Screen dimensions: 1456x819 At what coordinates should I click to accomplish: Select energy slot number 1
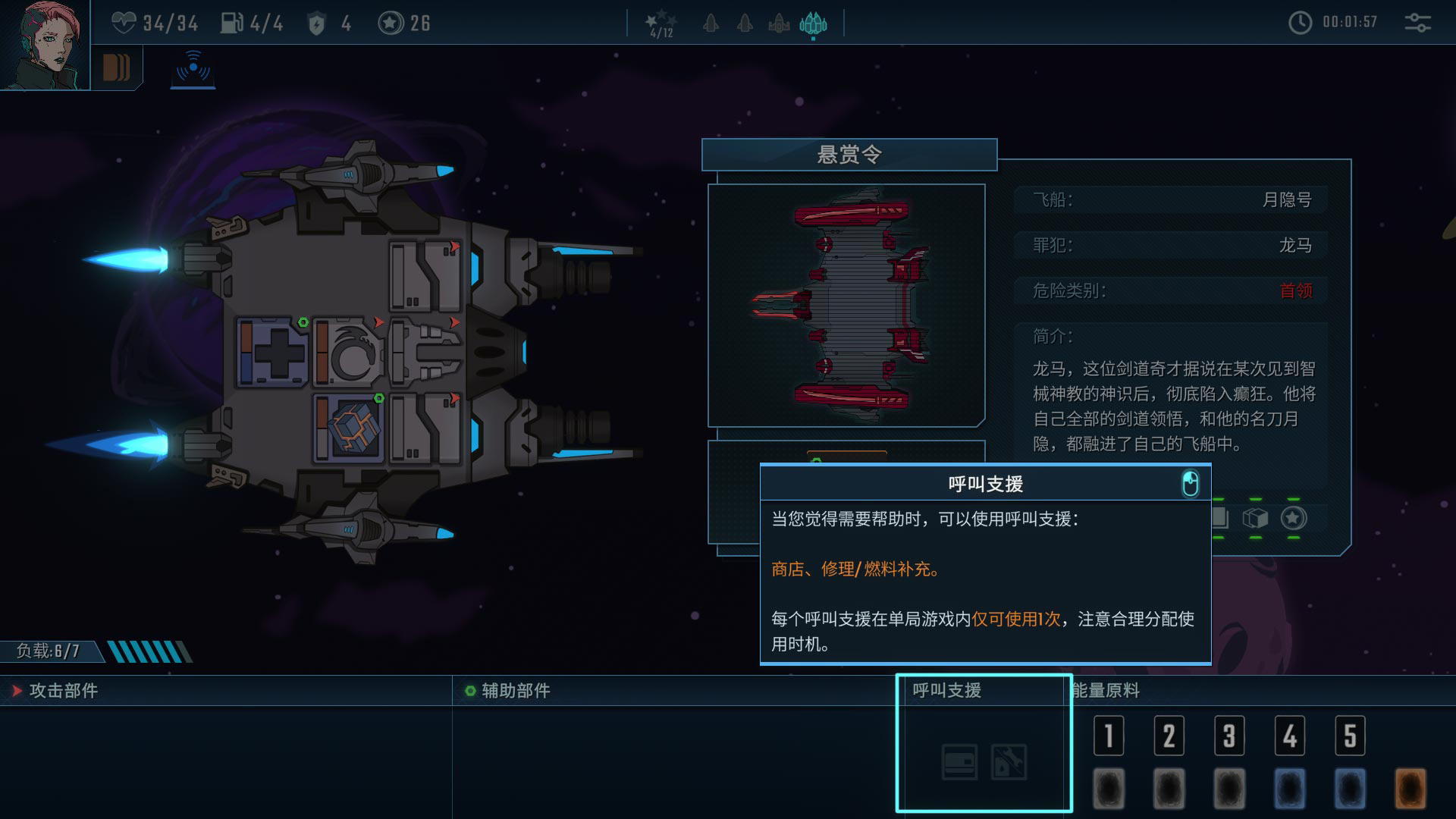[1109, 736]
